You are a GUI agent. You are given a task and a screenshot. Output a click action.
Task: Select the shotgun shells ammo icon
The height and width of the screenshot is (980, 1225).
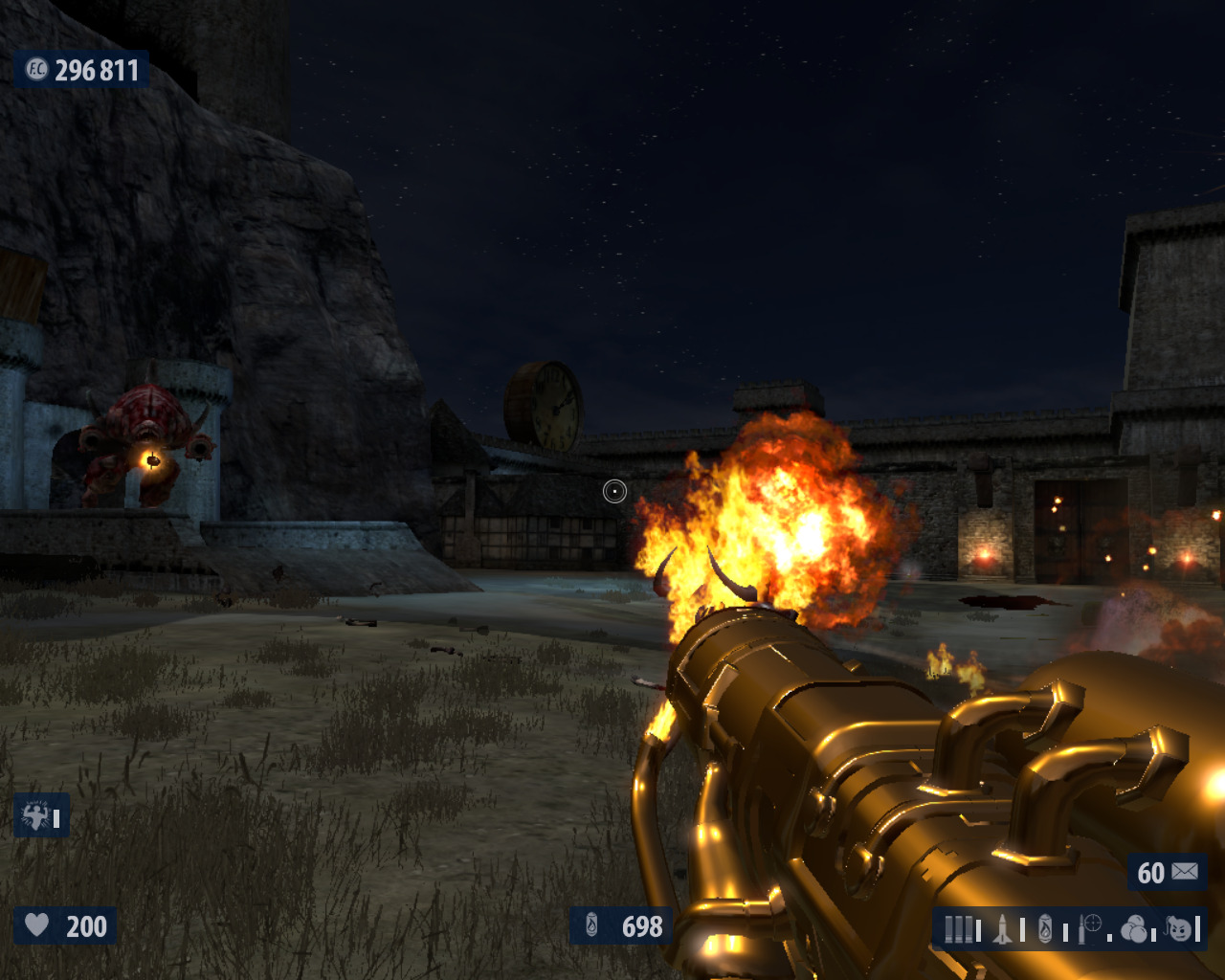958,929
